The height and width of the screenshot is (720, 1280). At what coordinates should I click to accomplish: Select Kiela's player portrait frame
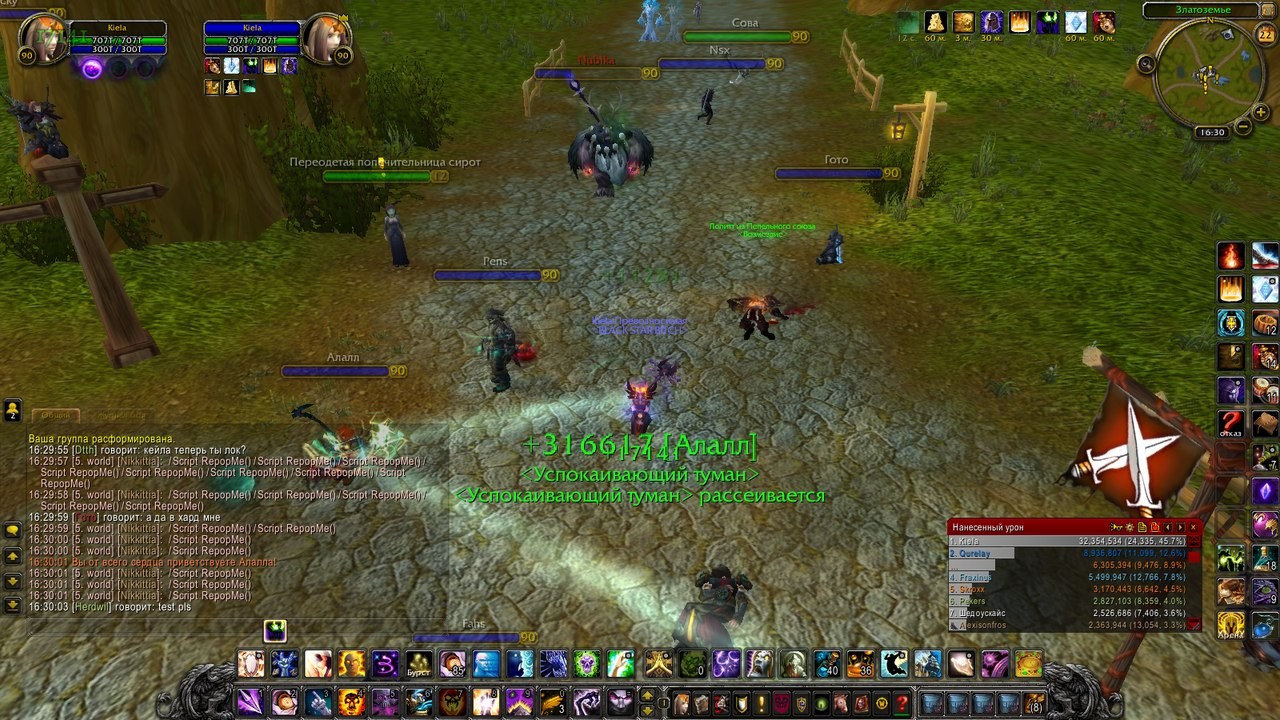pyautogui.click(x=41, y=40)
